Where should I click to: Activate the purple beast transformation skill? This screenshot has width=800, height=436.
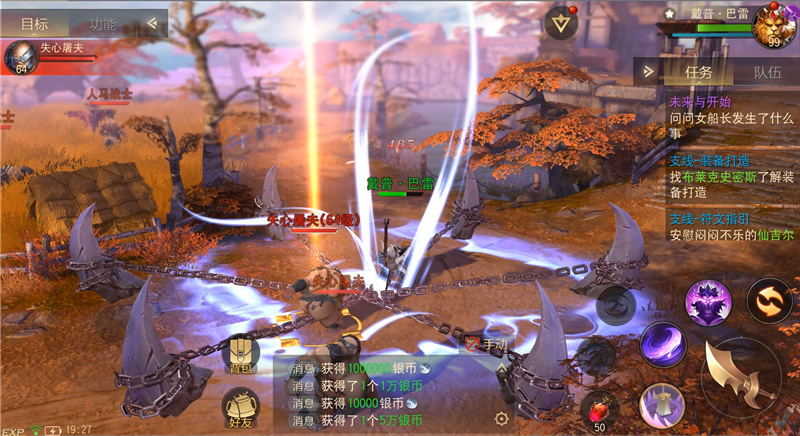[708, 301]
